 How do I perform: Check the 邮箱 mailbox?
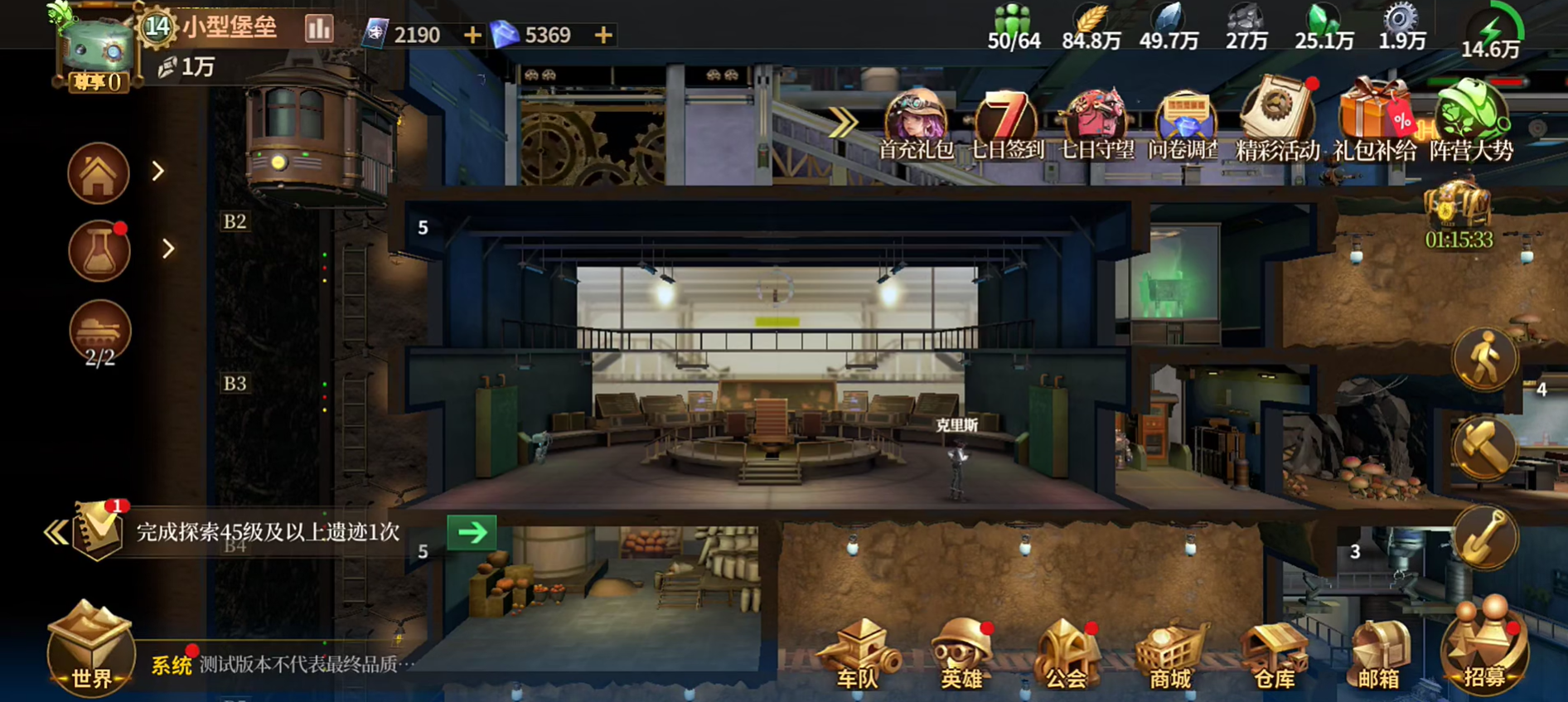point(1379,655)
